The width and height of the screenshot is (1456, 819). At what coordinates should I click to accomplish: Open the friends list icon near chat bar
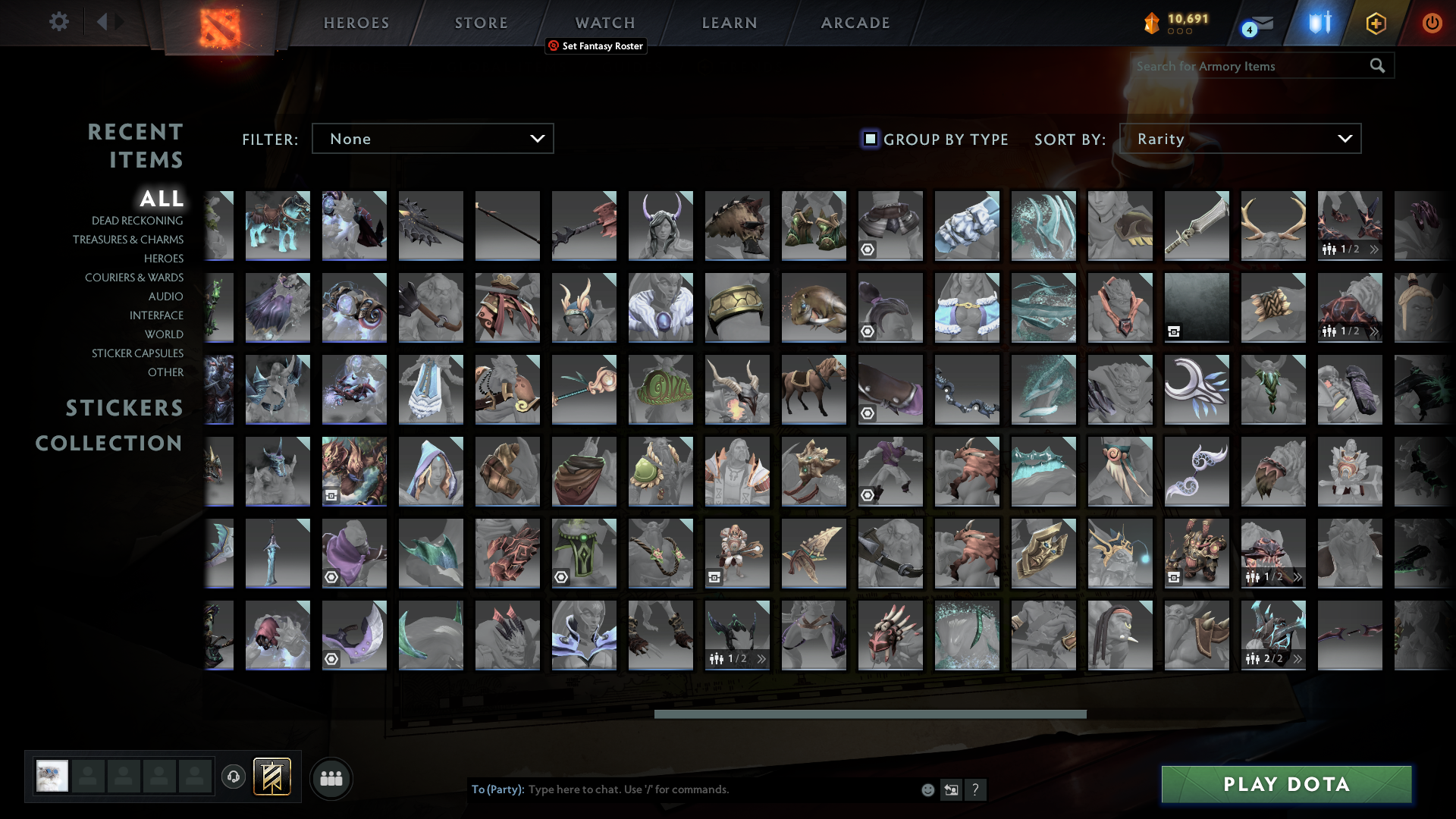[331, 778]
